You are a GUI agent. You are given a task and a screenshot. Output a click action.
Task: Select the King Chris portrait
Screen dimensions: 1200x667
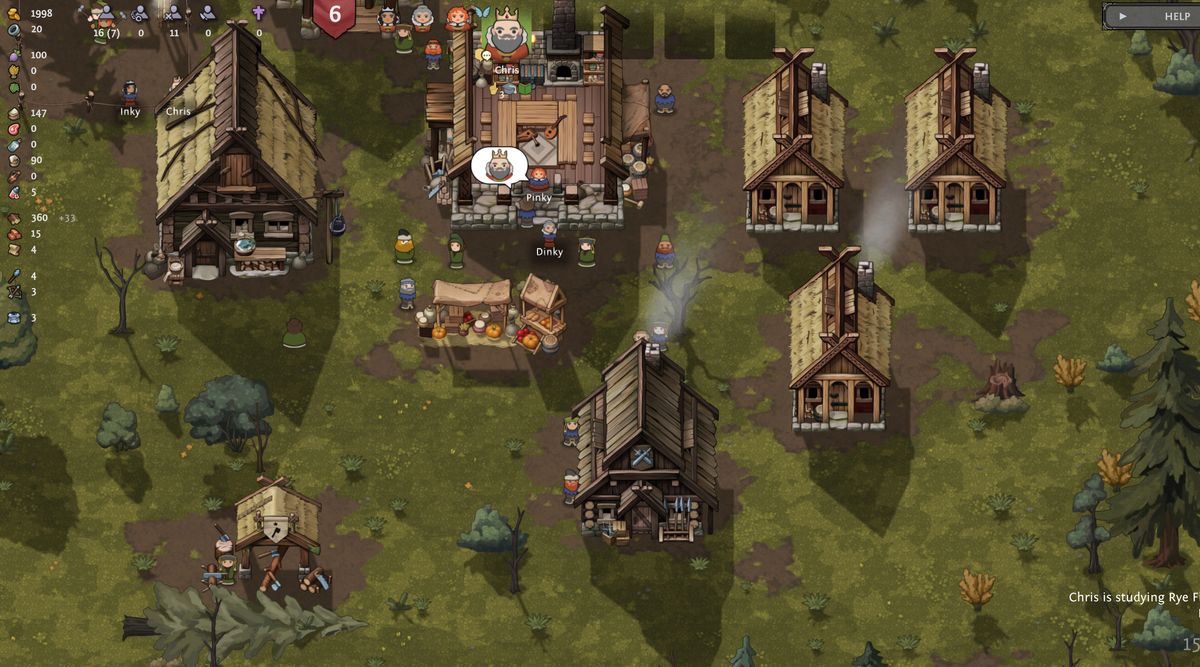pos(507,34)
